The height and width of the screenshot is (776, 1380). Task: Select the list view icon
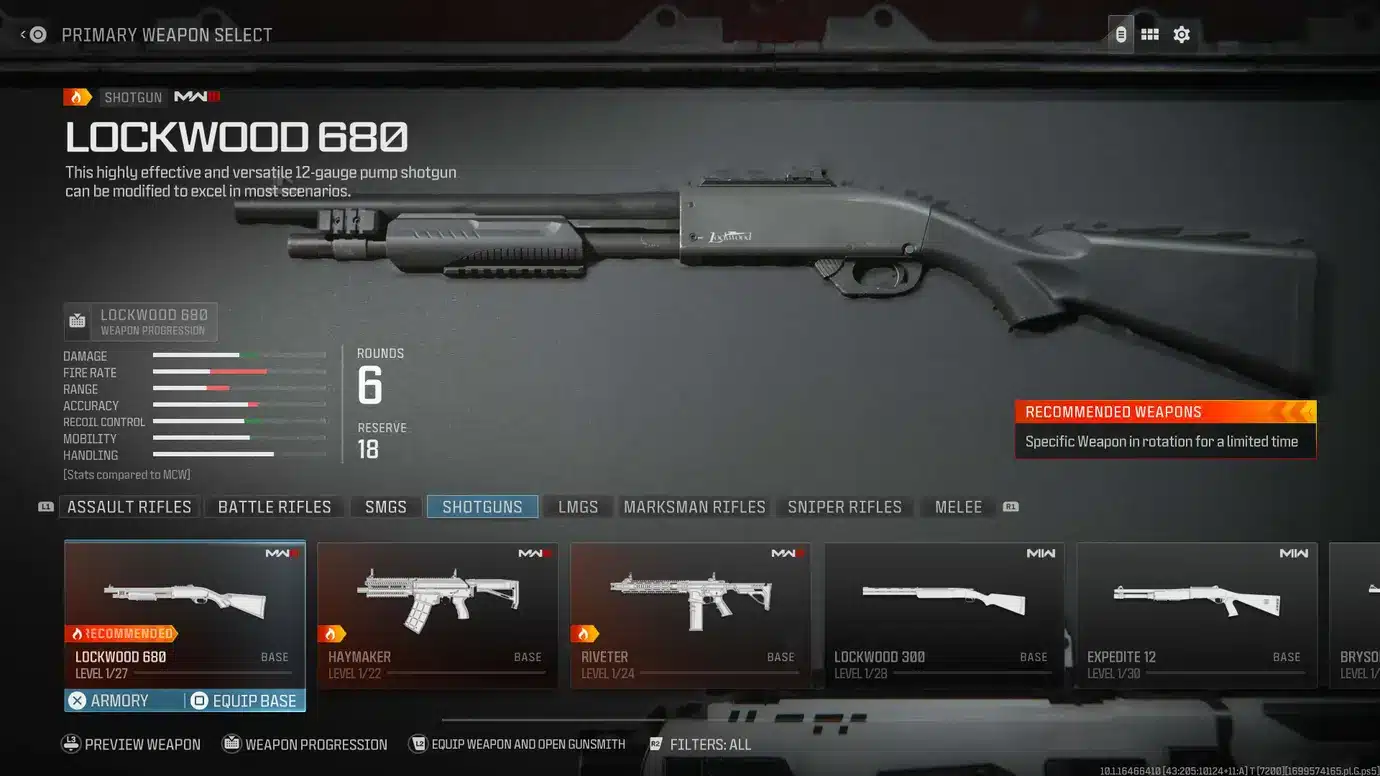tap(1119, 33)
